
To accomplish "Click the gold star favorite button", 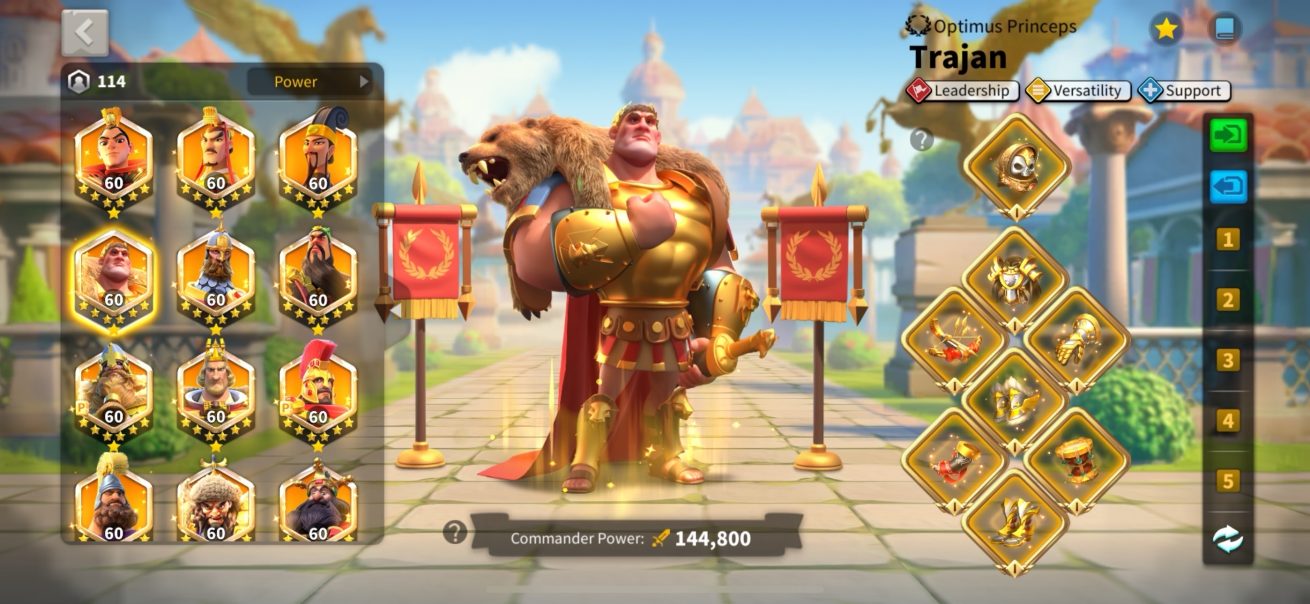I will 1165,29.
